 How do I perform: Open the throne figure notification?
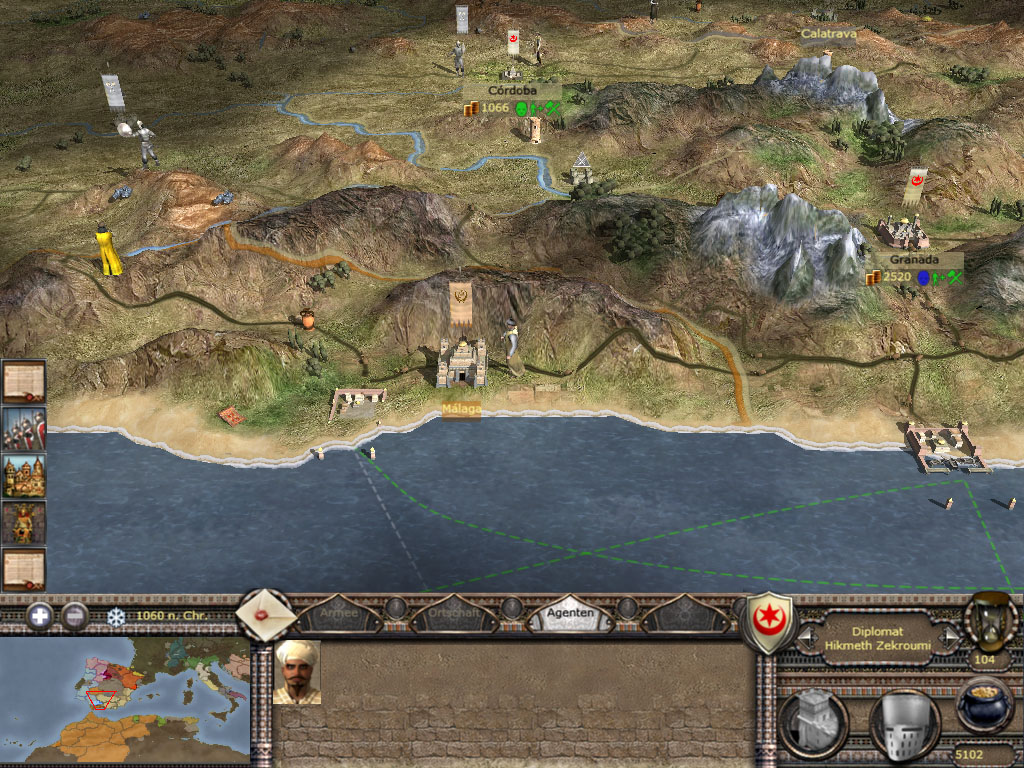point(23,523)
